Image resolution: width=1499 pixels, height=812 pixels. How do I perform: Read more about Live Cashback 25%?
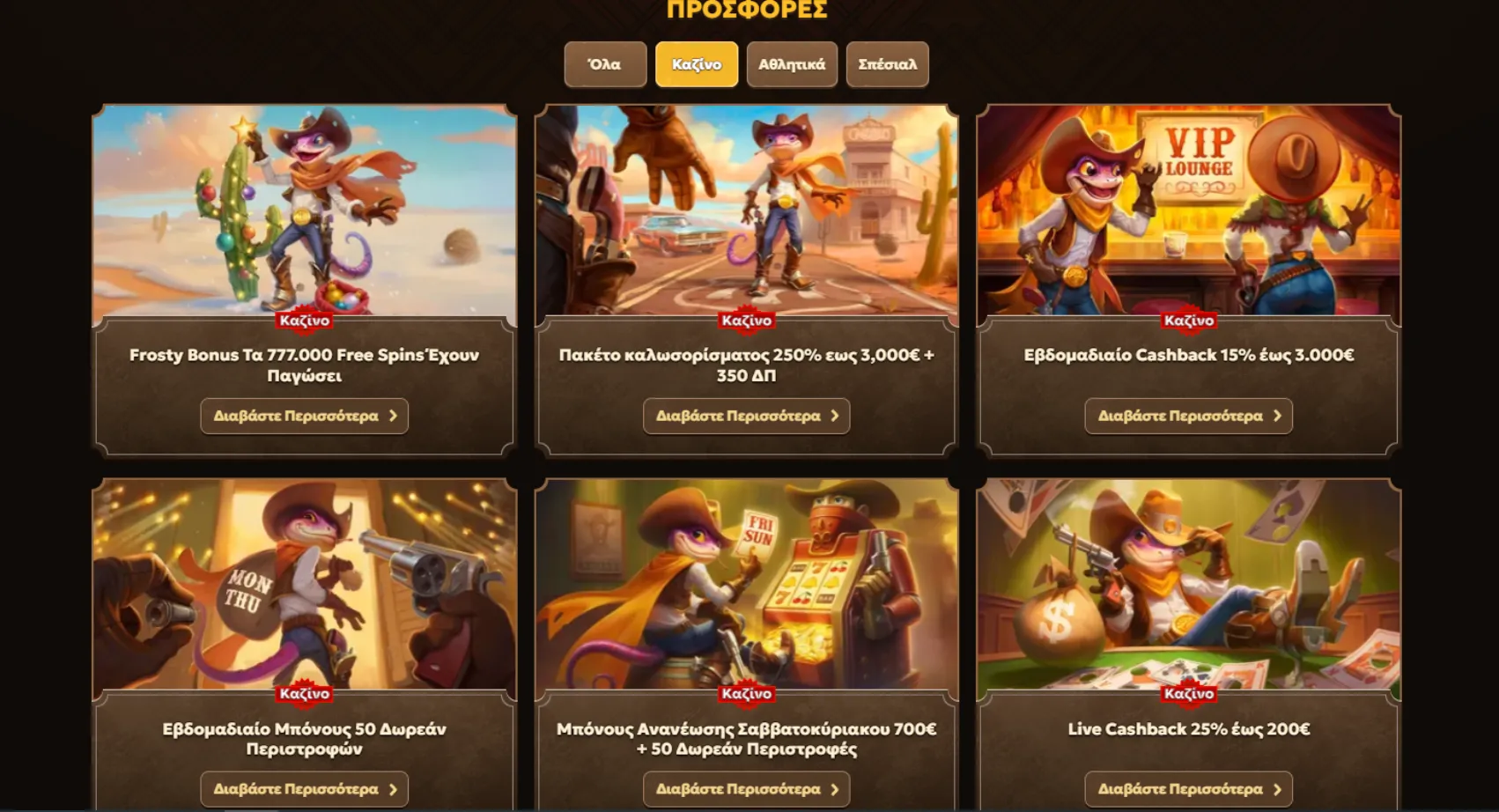point(1188,789)
